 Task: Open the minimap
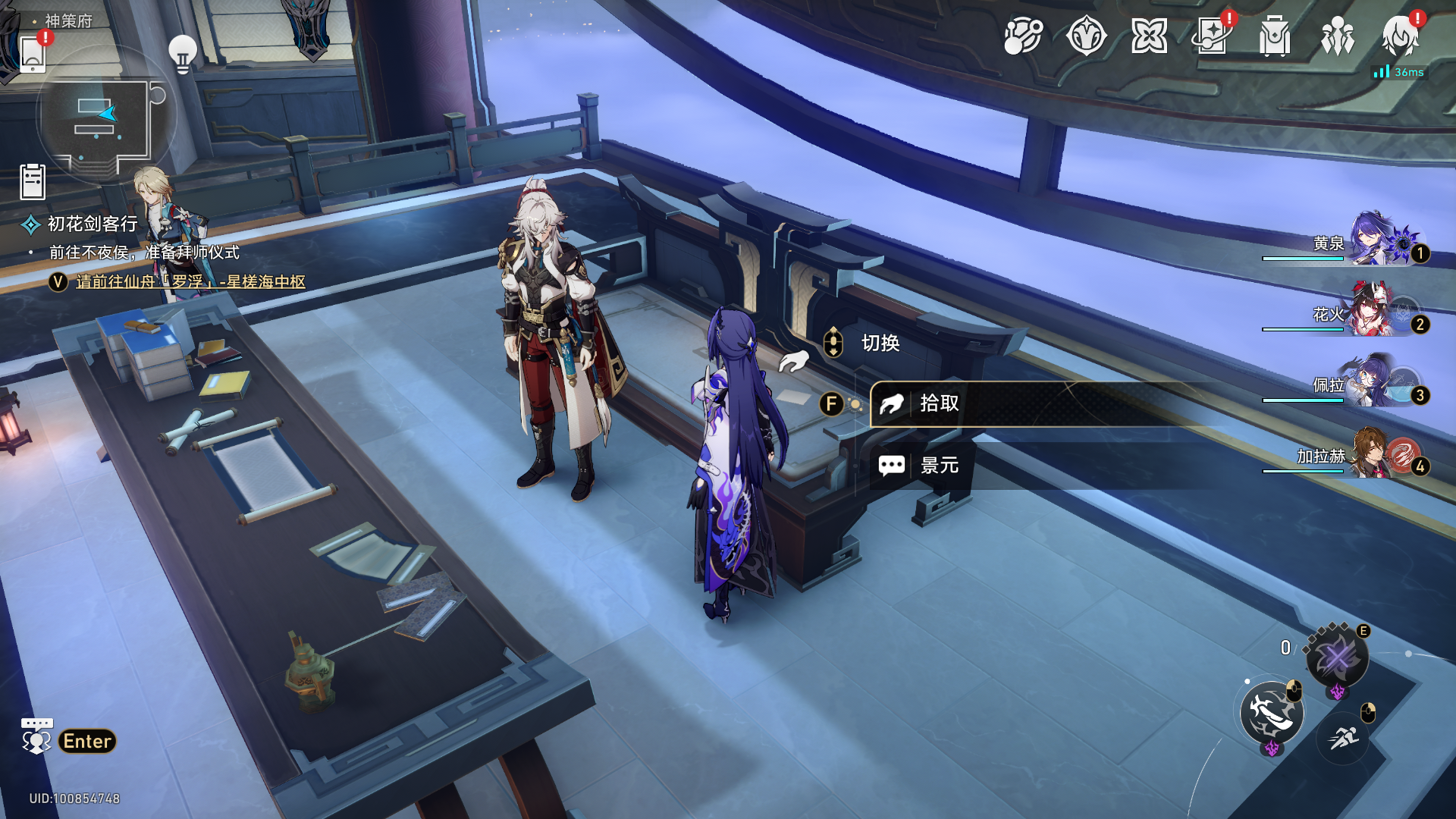106,118
